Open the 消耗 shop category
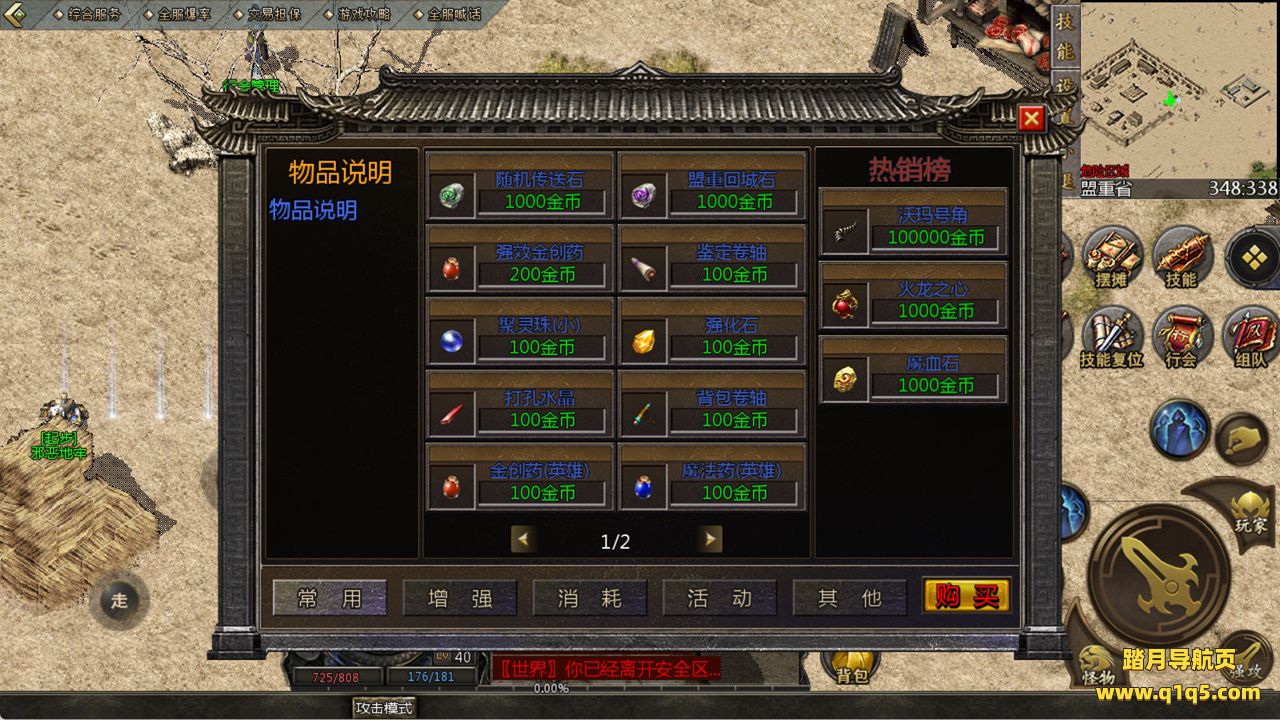The width and height of the screenshot is (1280, 720). pyautogui.click(x=589, y=598)
